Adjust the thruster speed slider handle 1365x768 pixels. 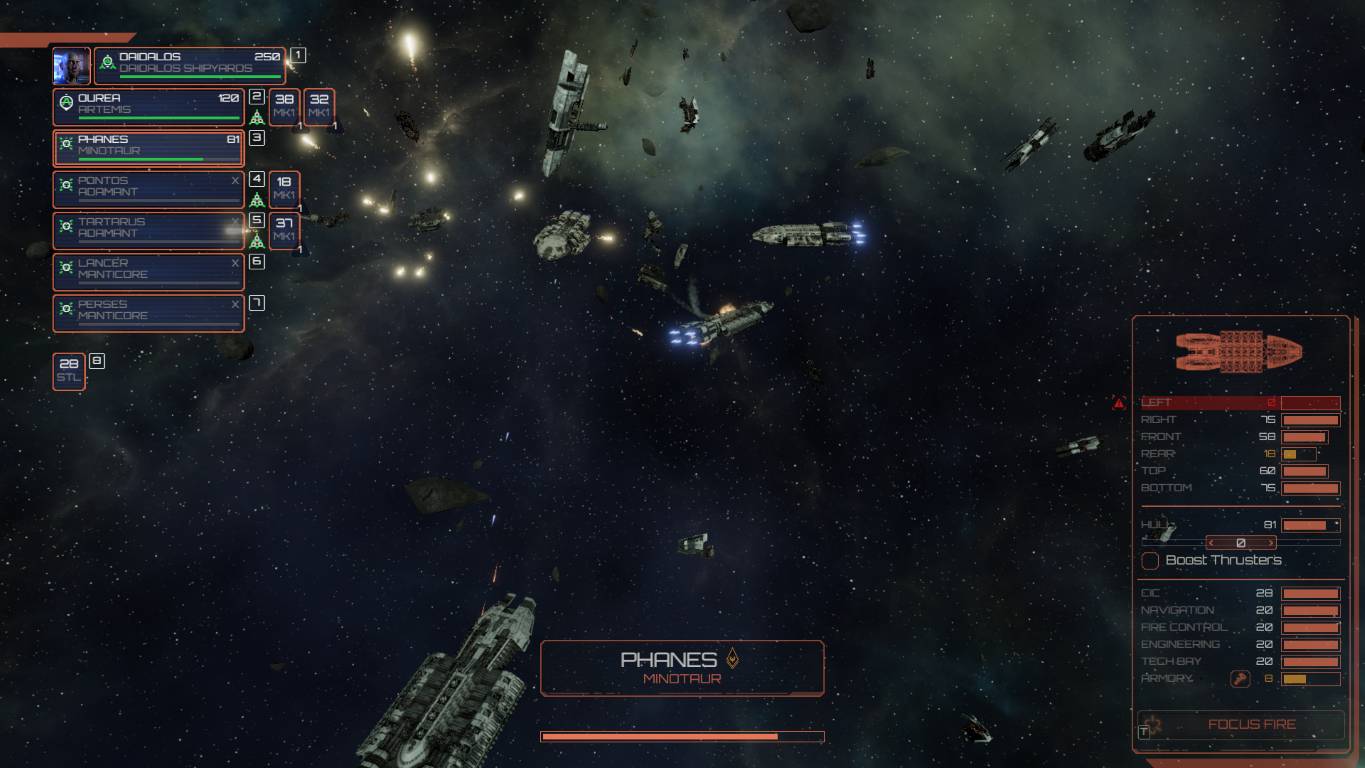point(1241,543)
